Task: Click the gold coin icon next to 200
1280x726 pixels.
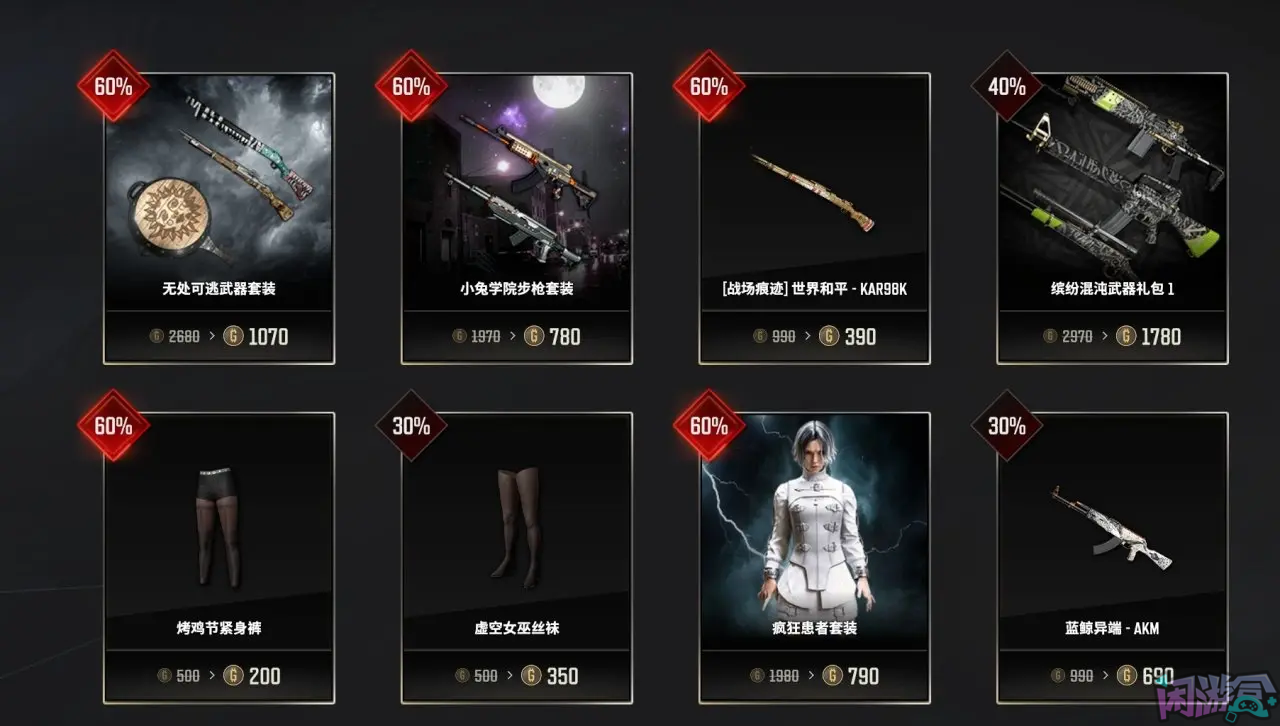Action: click(x=232, y=675)
